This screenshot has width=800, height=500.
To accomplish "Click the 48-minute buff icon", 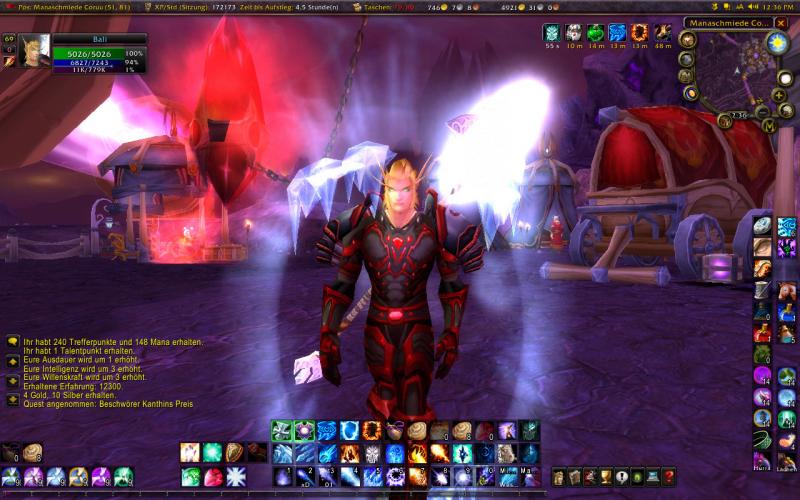I will (661, 33).
